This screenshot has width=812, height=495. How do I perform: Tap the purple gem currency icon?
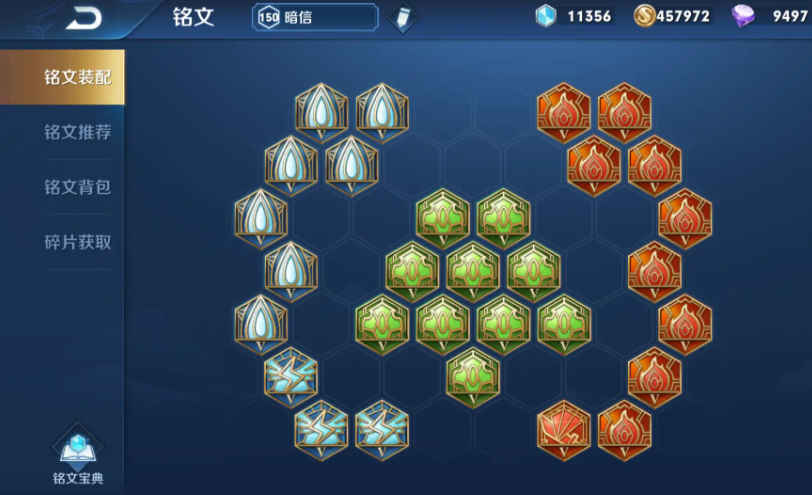pyautogui.click(x=743, y=16)
